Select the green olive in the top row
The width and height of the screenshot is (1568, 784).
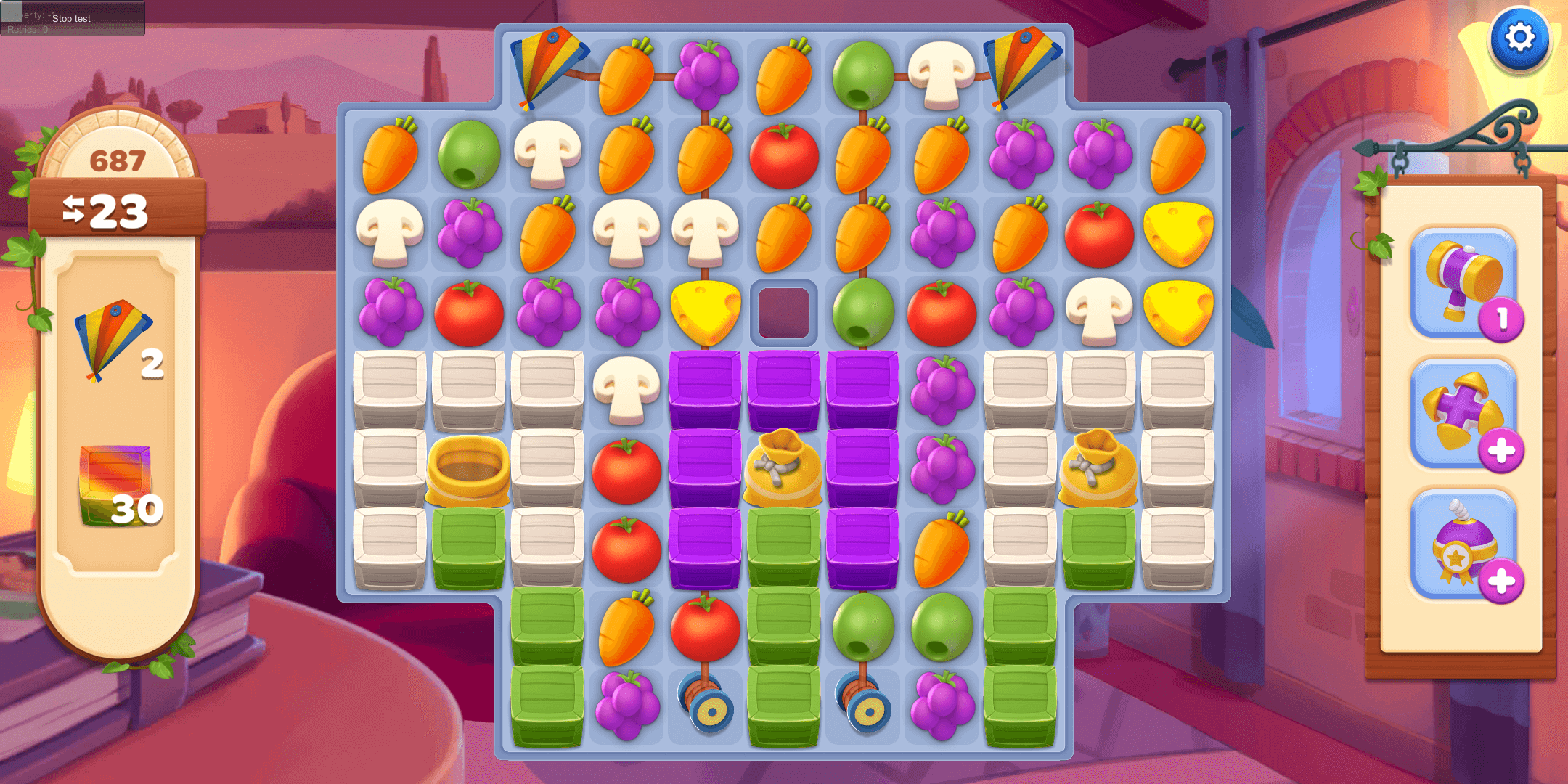(x=862, y=75)
